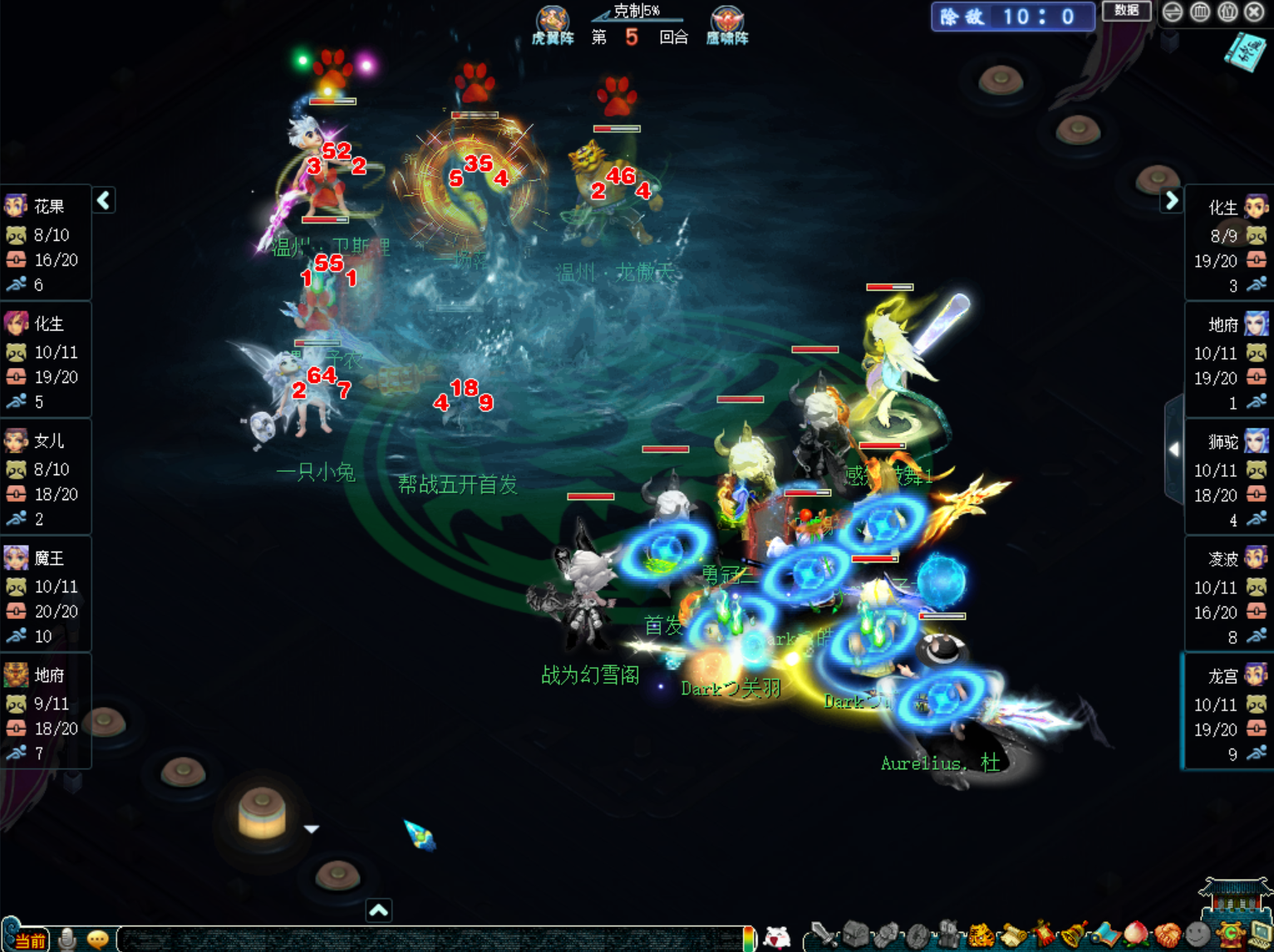
Task: Open the chat speech bubble icon
Action: [x=98, y=939]
